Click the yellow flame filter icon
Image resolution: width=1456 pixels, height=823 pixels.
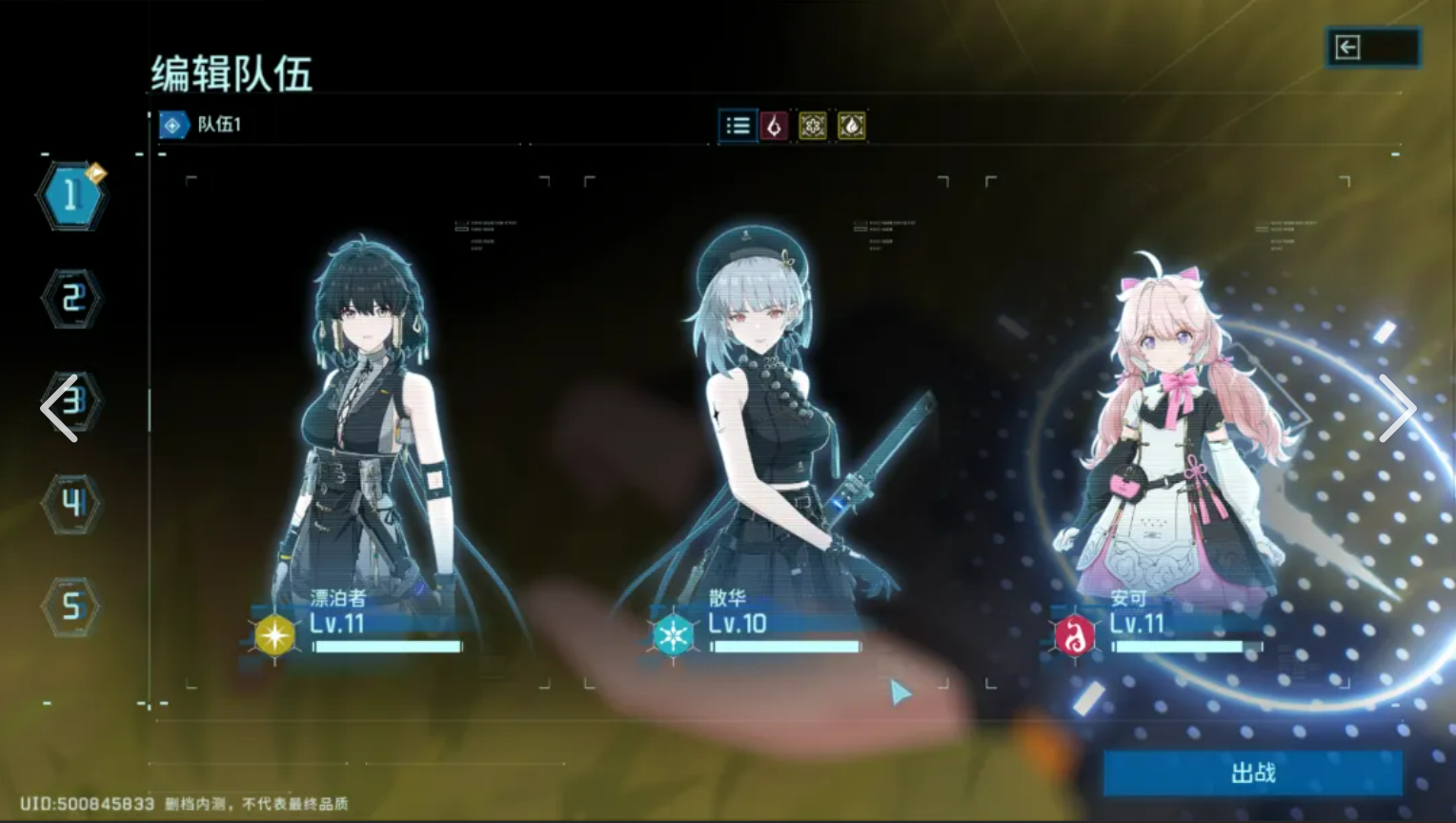coord(852,126)
